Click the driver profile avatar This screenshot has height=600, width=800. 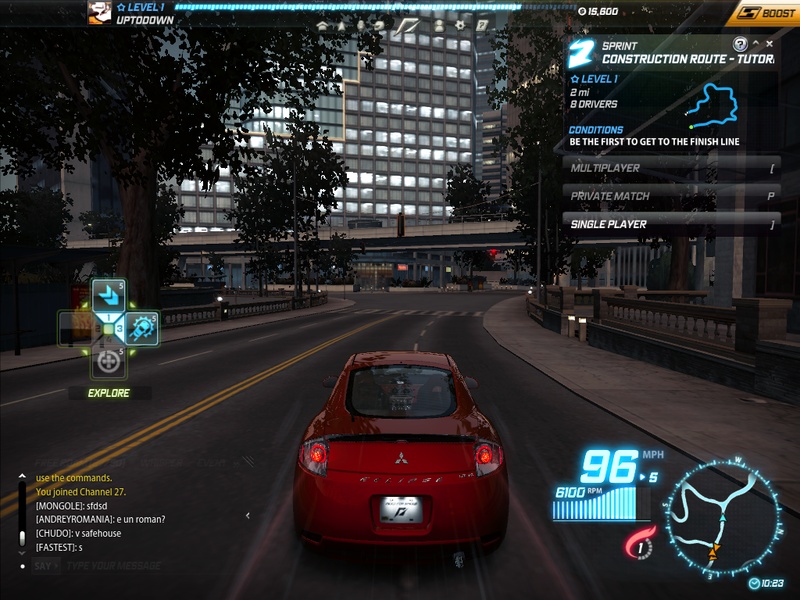pos(98,13)
